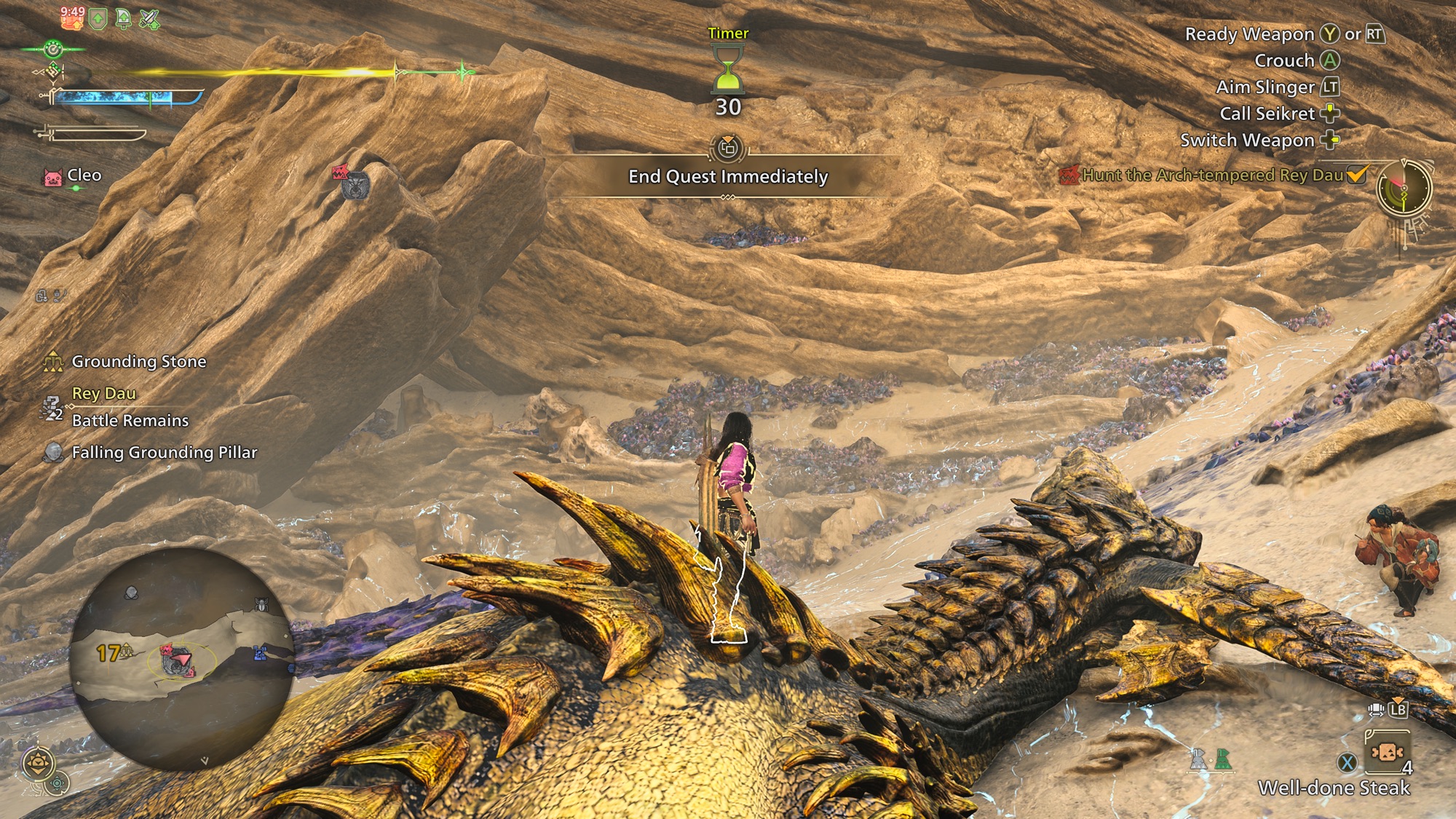Click the sword attack buff icon
1456x819 pixels.
point(149,20)
